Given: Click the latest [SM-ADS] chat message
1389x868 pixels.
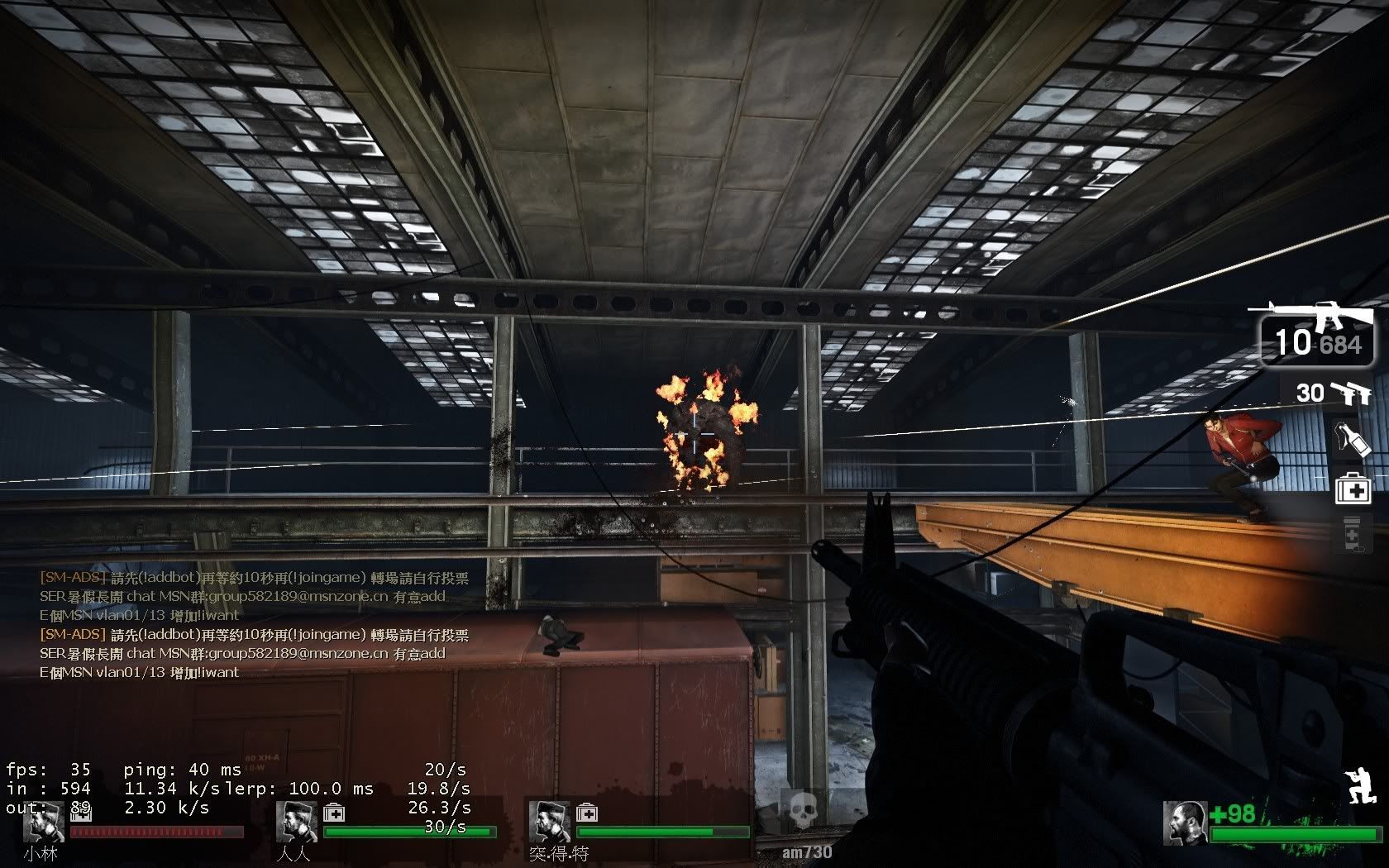Looking at the screenshot, I should tap(255, 635).
